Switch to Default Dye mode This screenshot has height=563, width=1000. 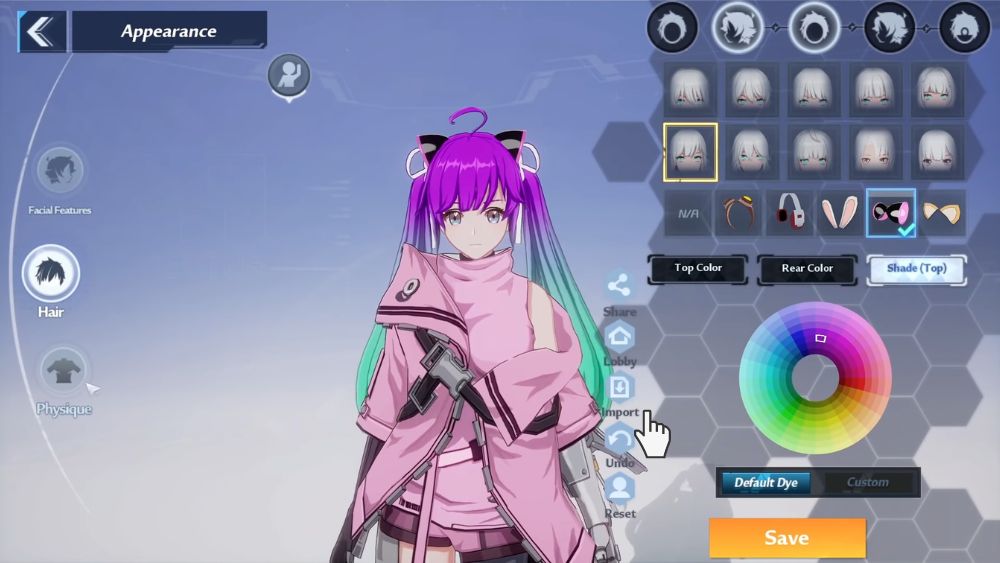click(766, 483)
